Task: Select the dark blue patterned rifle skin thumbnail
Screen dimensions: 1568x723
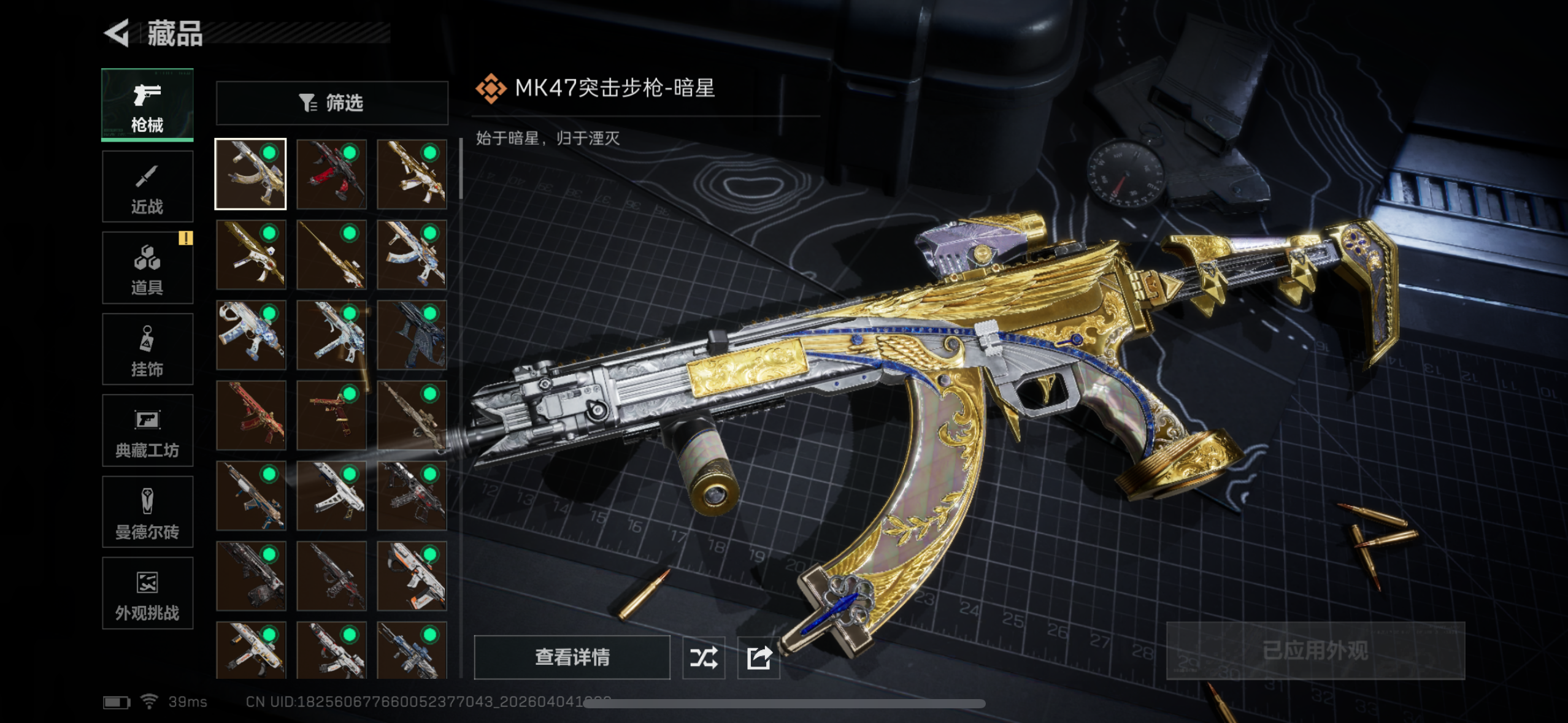Action: (412, 335)
